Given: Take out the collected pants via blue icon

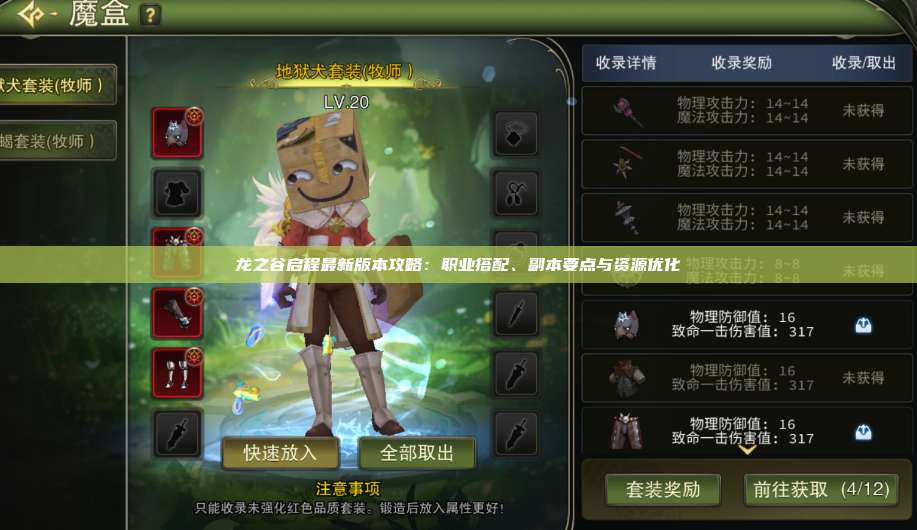Looking at the screenshot, I should click(x=863, y=431).
